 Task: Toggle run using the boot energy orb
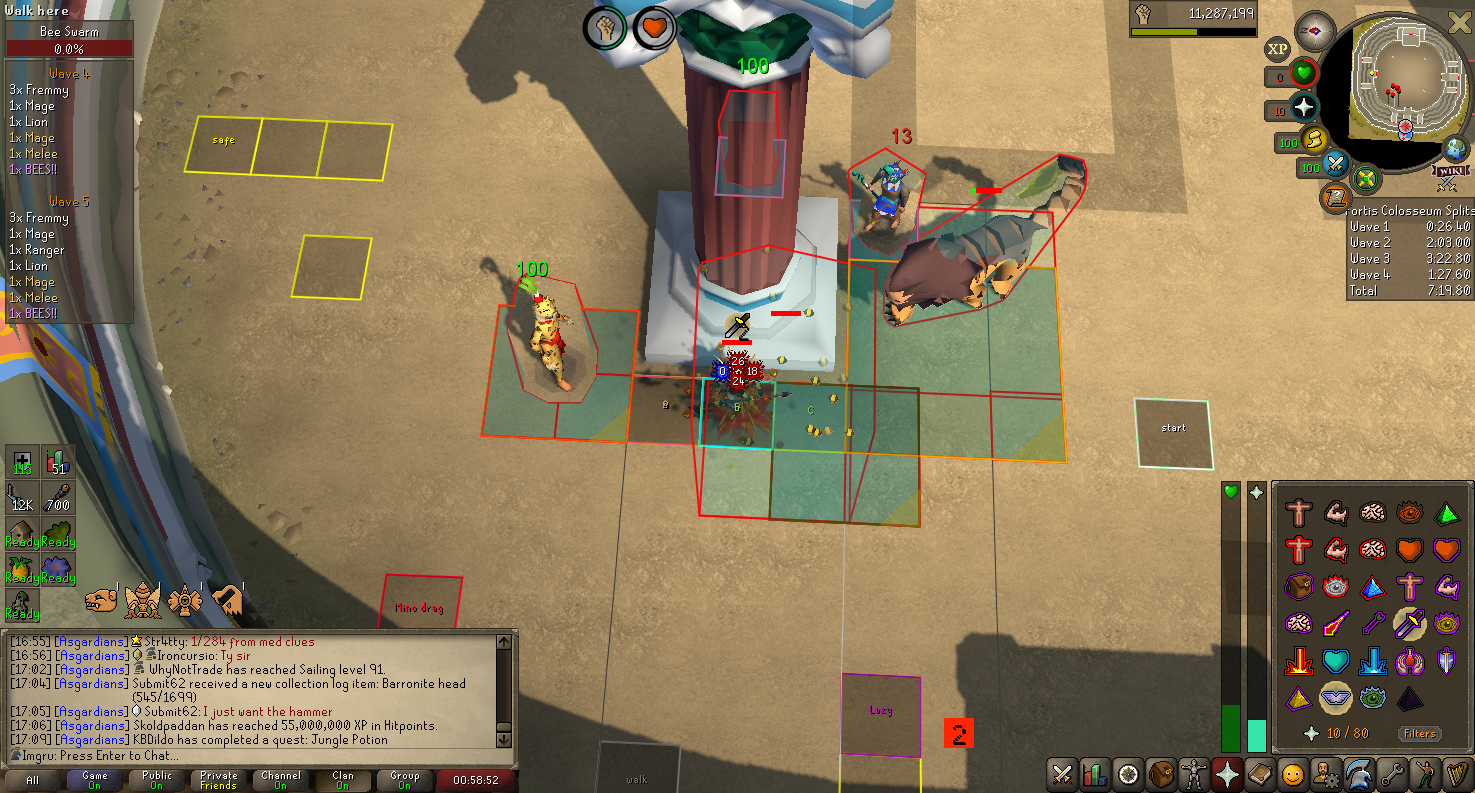tap(1313, 140)
